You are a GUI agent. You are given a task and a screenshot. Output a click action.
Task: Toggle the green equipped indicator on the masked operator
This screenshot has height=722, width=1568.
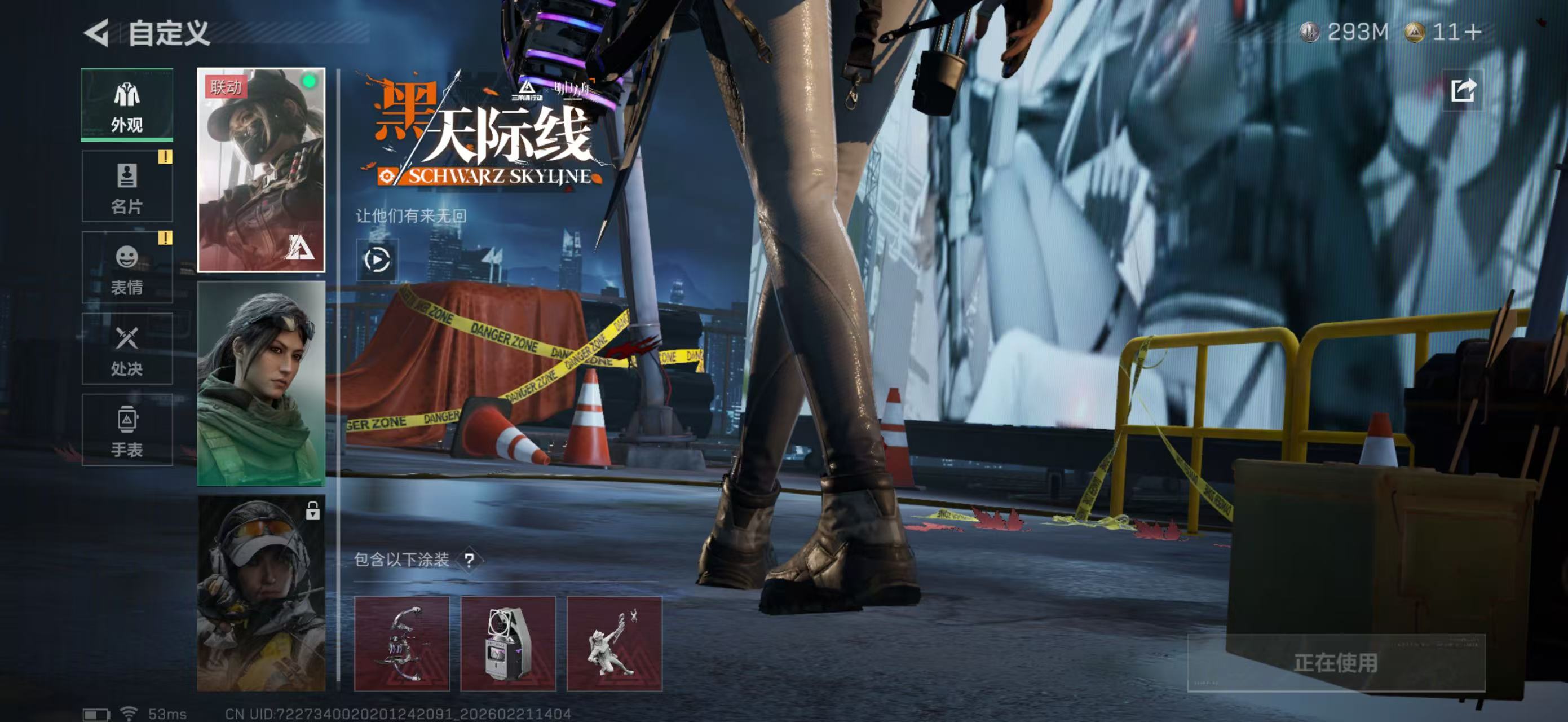pos(310,81)
